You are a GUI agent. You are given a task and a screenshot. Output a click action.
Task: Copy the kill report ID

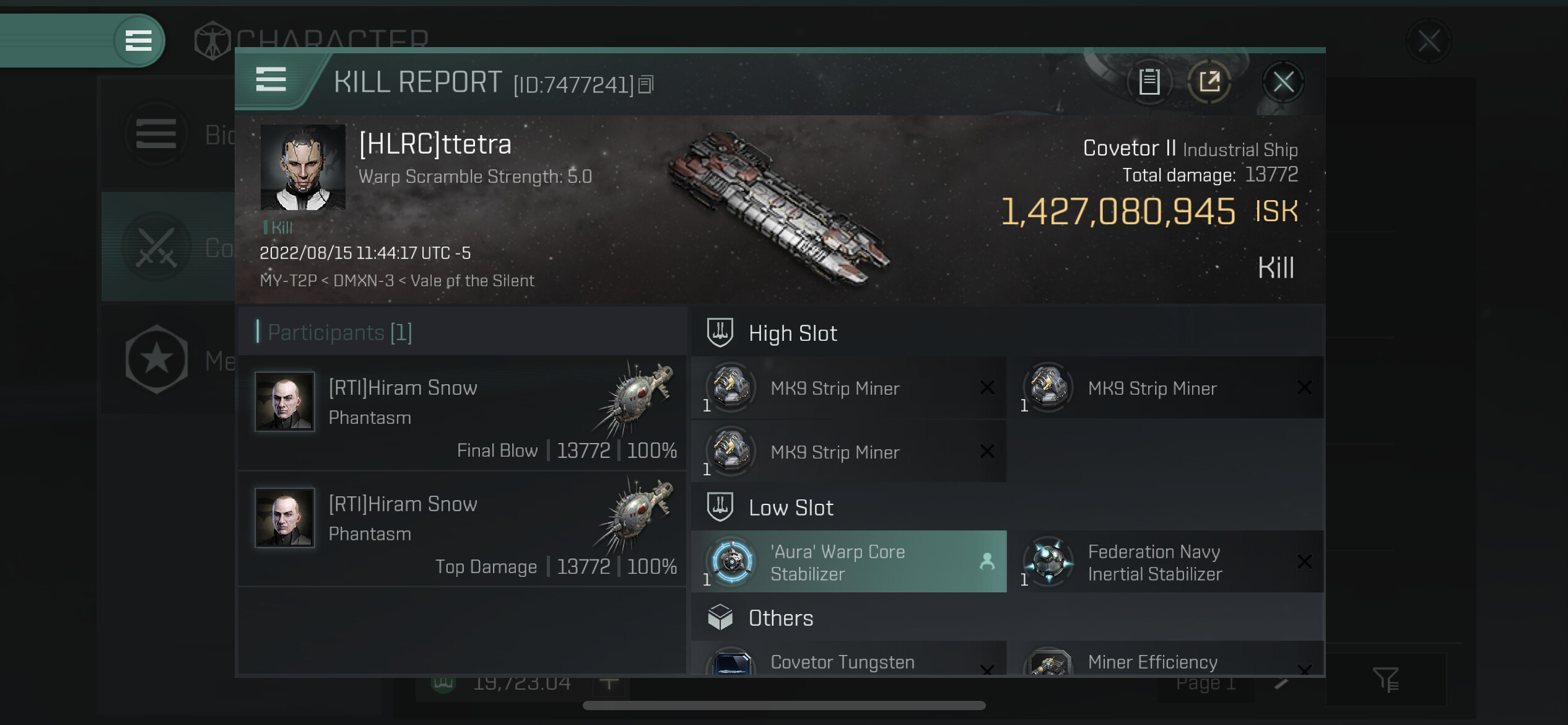coord(646,84)
